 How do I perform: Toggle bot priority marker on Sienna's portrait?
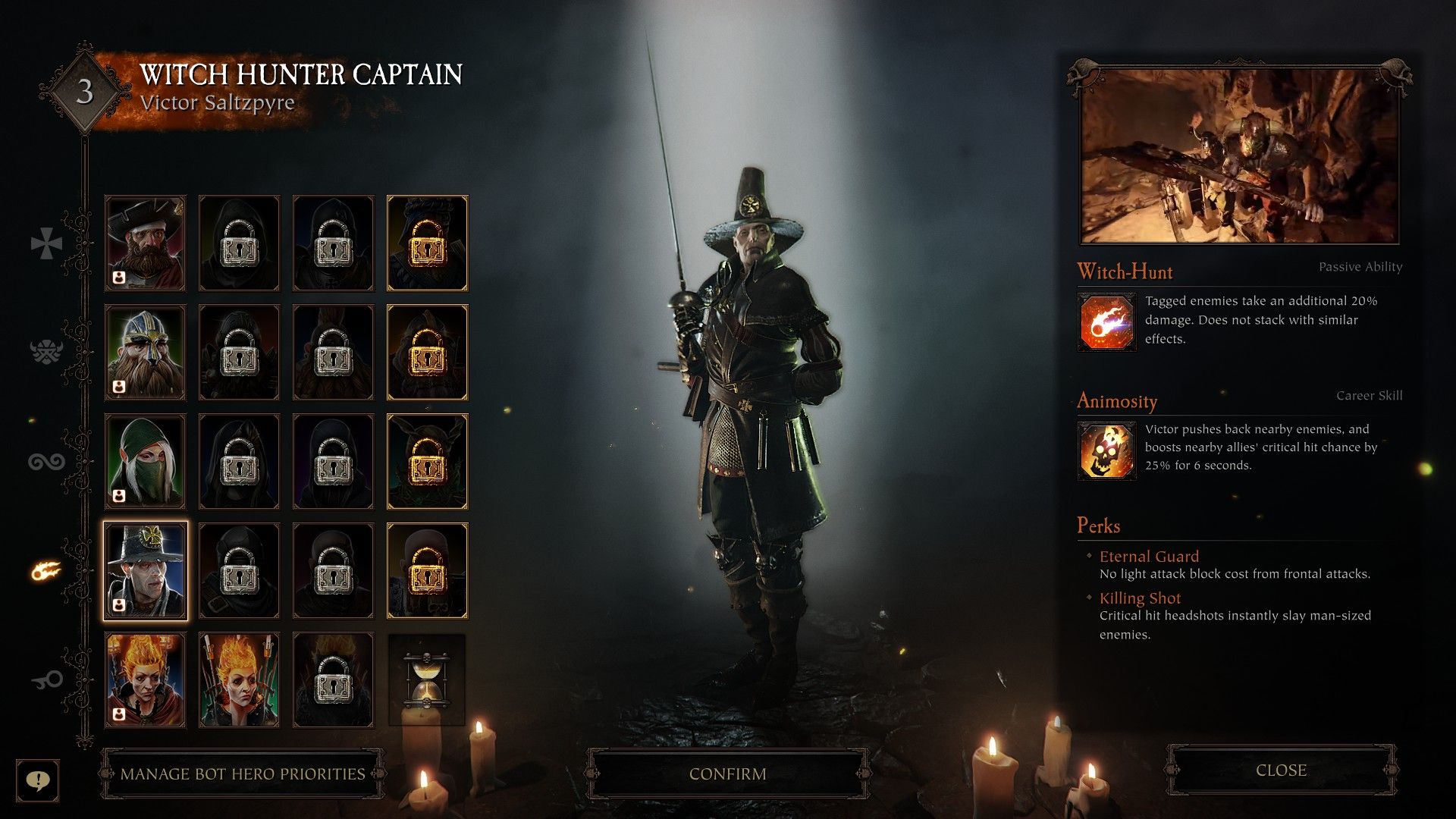pyautogui.click(x=118, y=716)
